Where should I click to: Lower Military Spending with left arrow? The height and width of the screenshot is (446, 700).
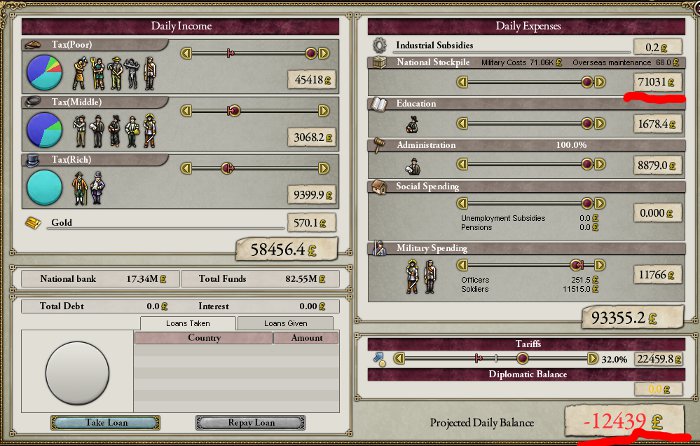coord(463,266)
